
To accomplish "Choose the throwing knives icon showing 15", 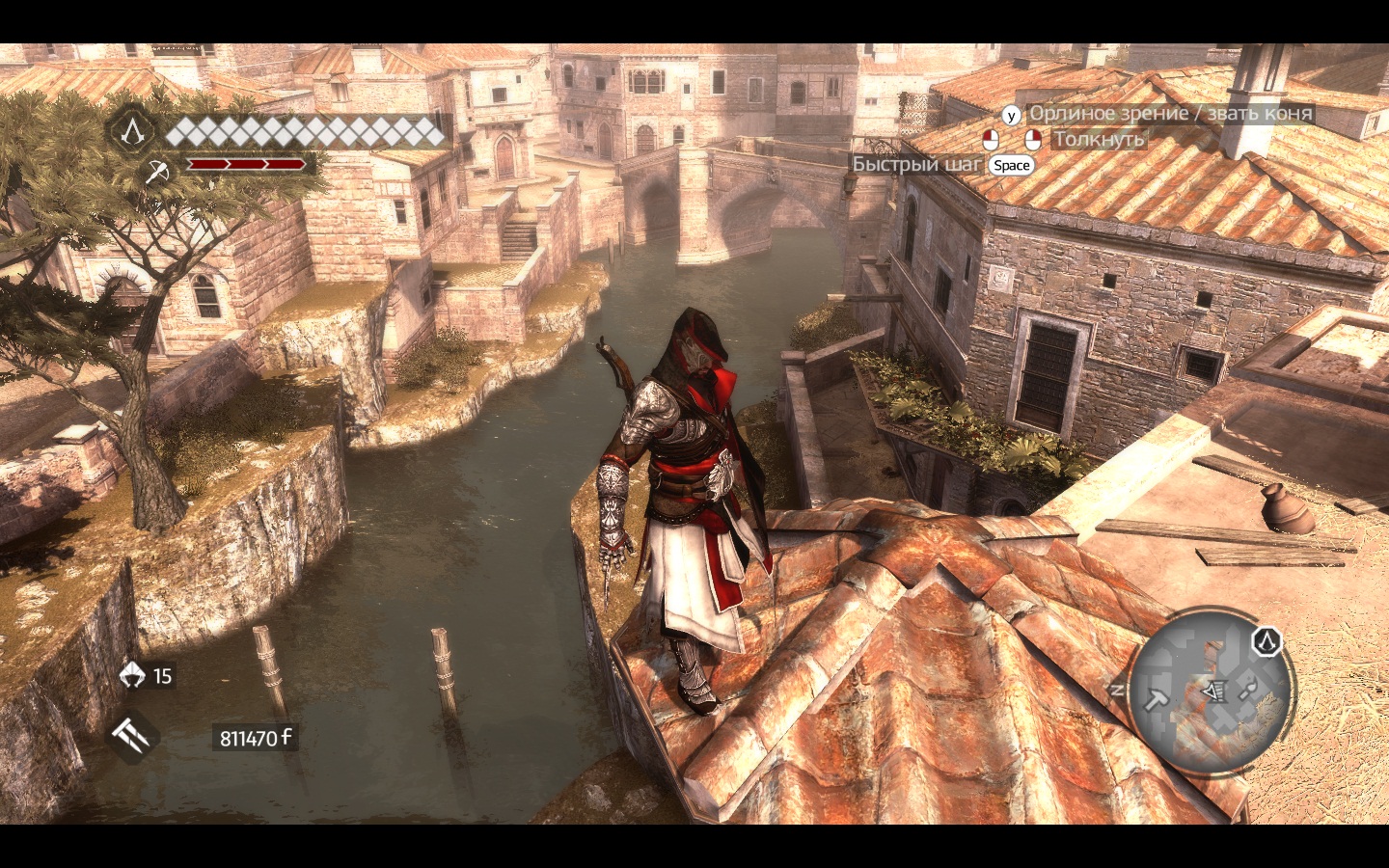I will tap(132, 675).
